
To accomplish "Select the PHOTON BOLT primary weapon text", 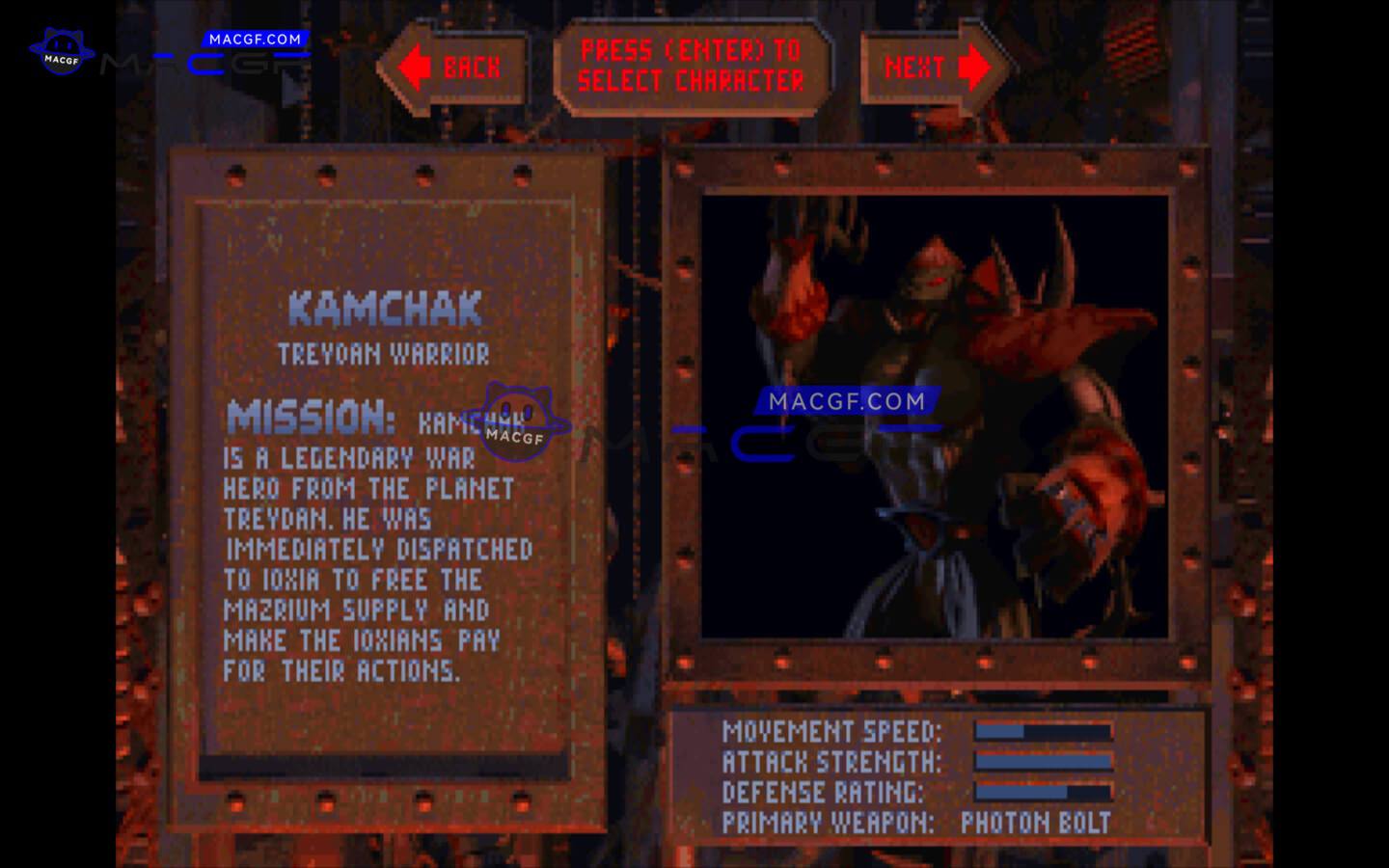I will (1034, 822).
